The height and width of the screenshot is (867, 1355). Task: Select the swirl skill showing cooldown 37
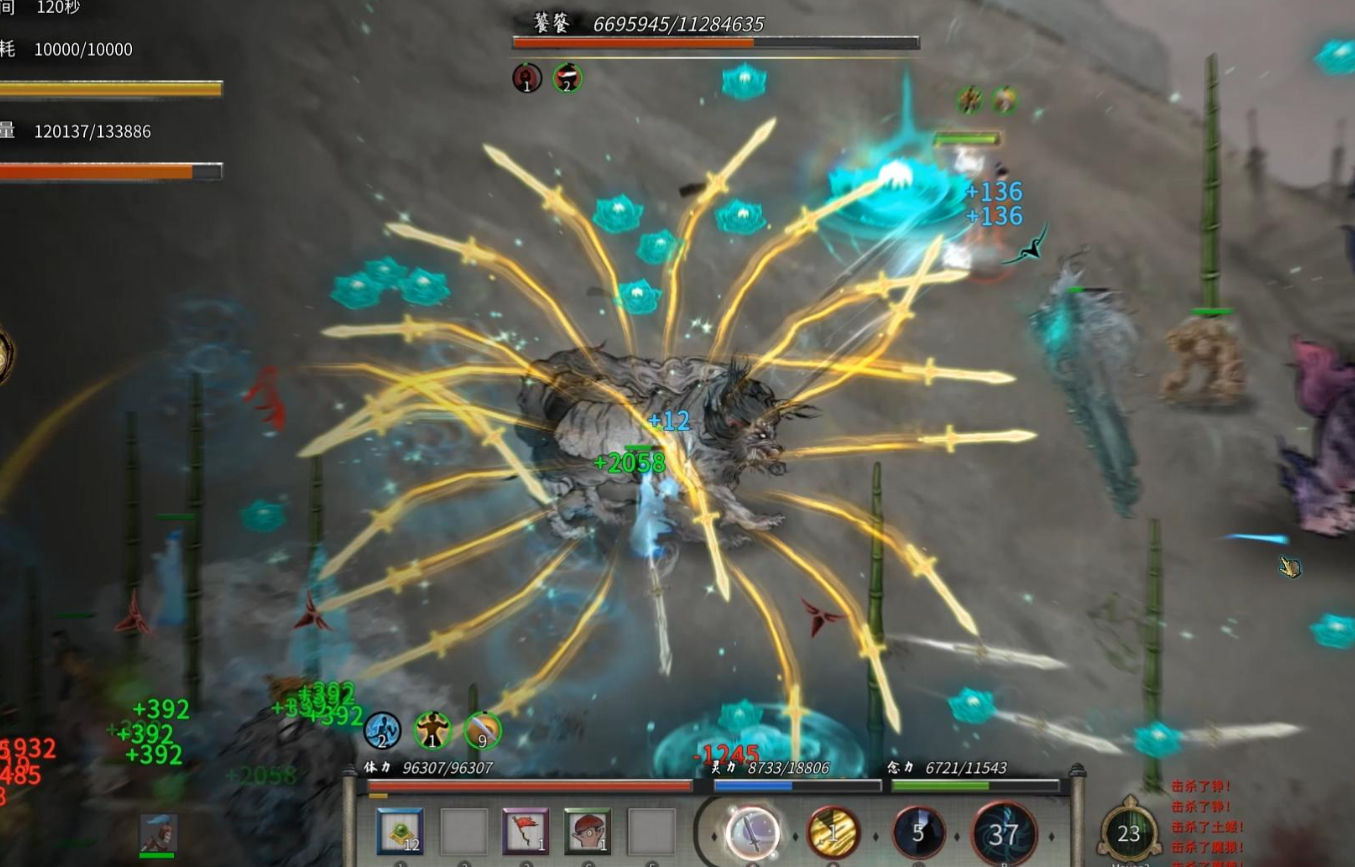[1004, 833]
